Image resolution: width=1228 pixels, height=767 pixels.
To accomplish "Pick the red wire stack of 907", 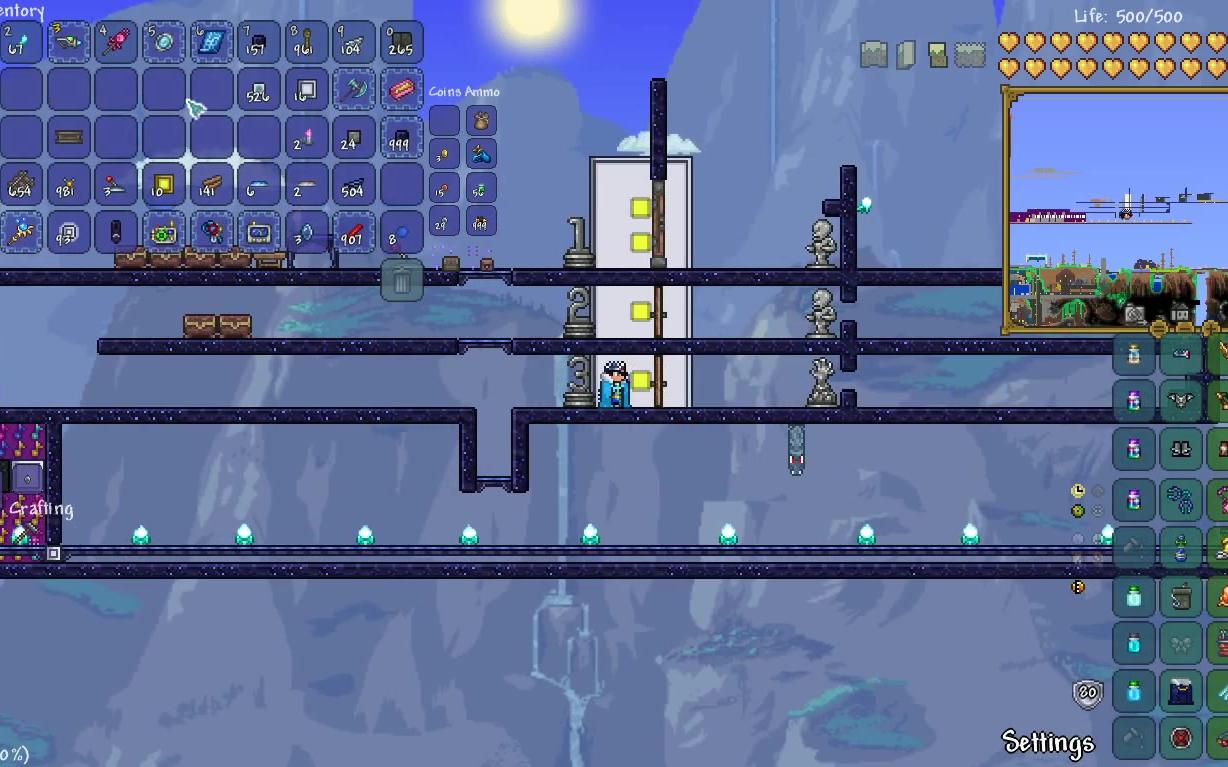I will tap(354, 233).
